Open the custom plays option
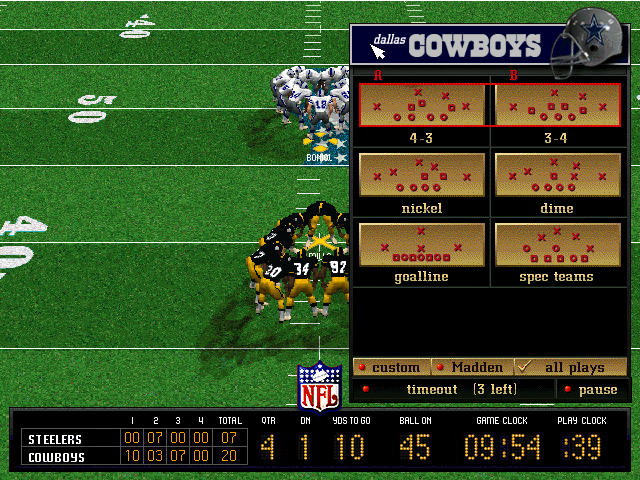Viewport: 640px width, 480px height. [391, 367]
